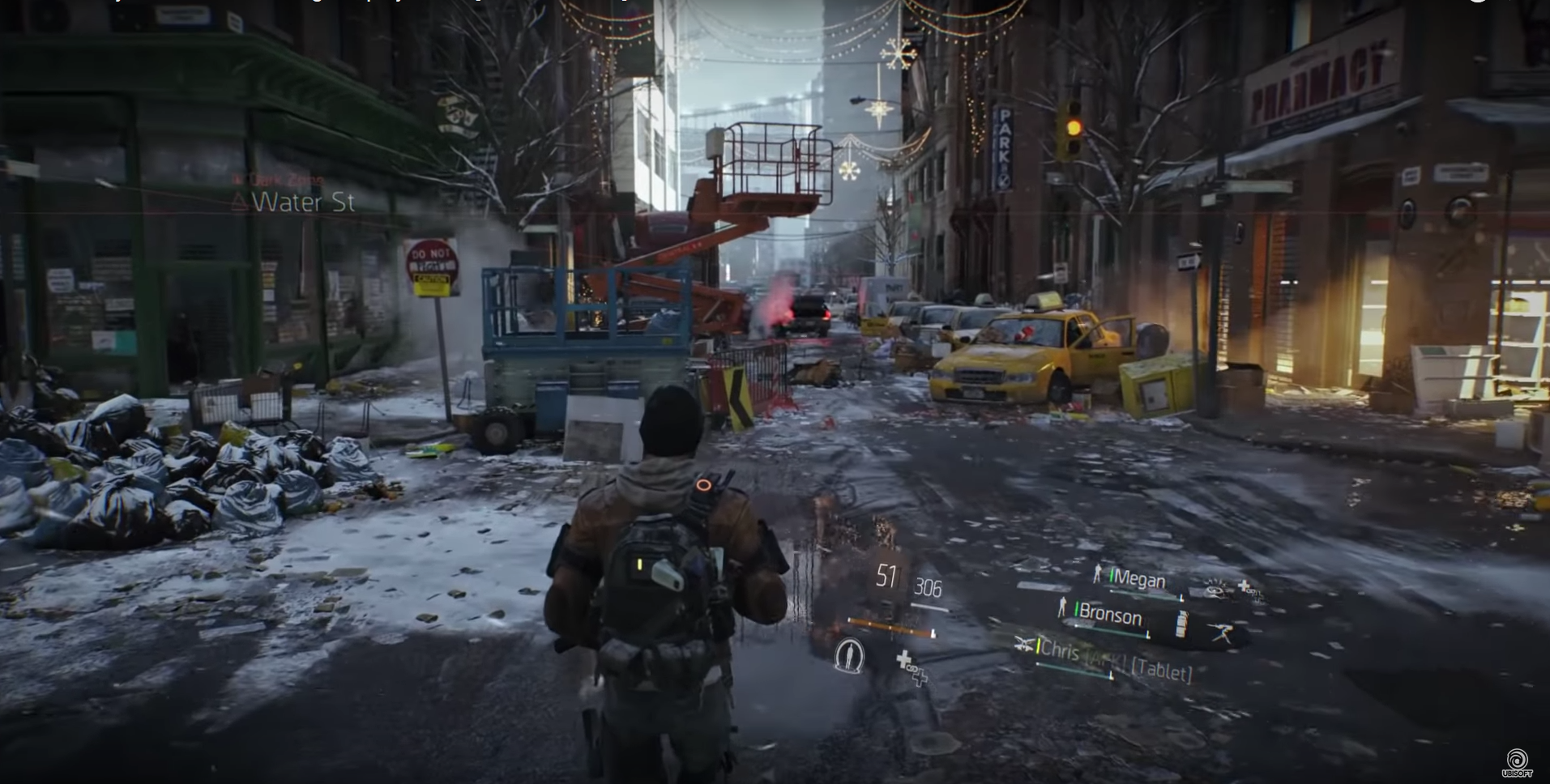Select teammate Chris in the squad list
1550x784 pixels.
click(x=1060, y=650)
